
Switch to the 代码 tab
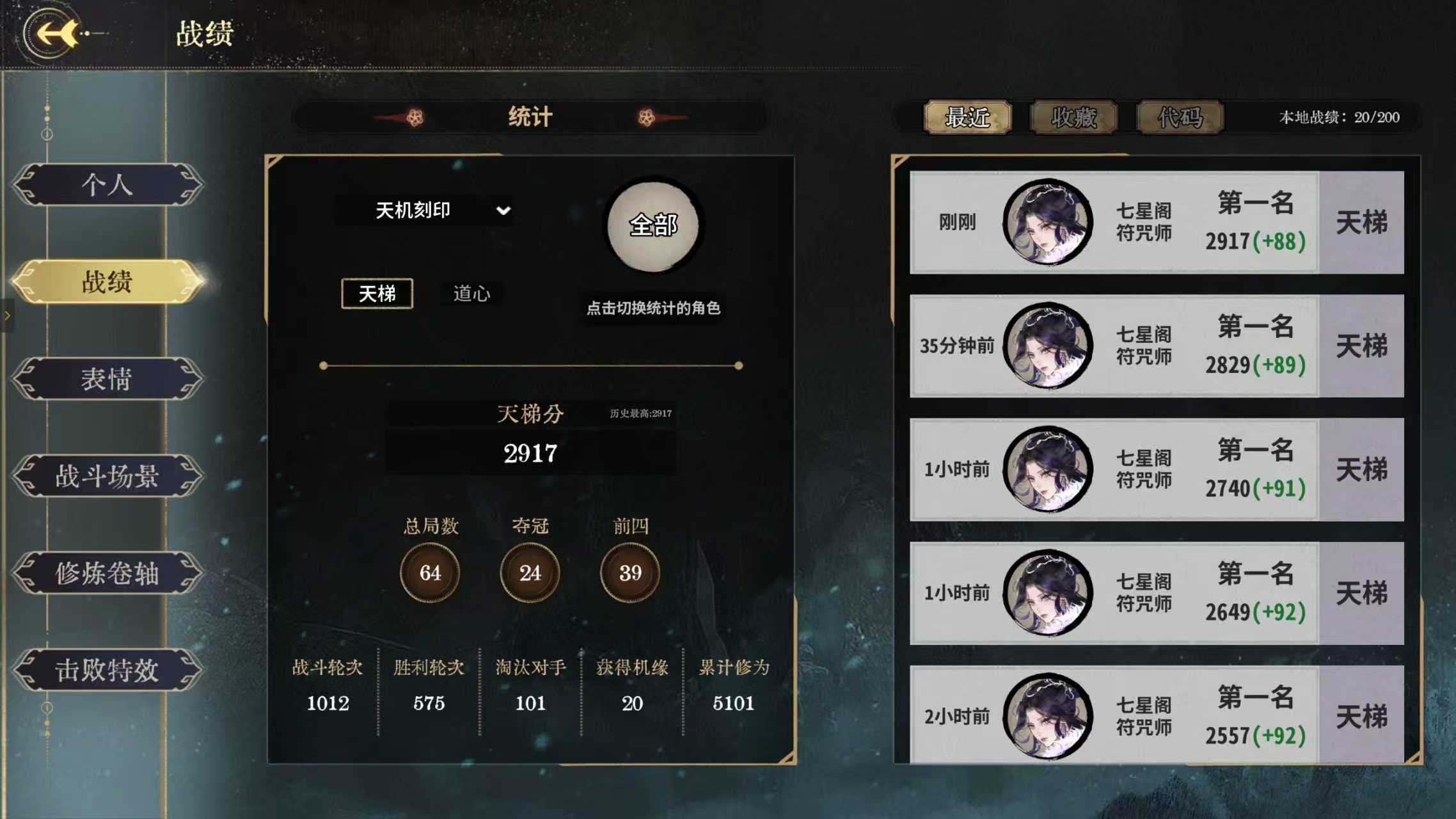click(1180, 118)
